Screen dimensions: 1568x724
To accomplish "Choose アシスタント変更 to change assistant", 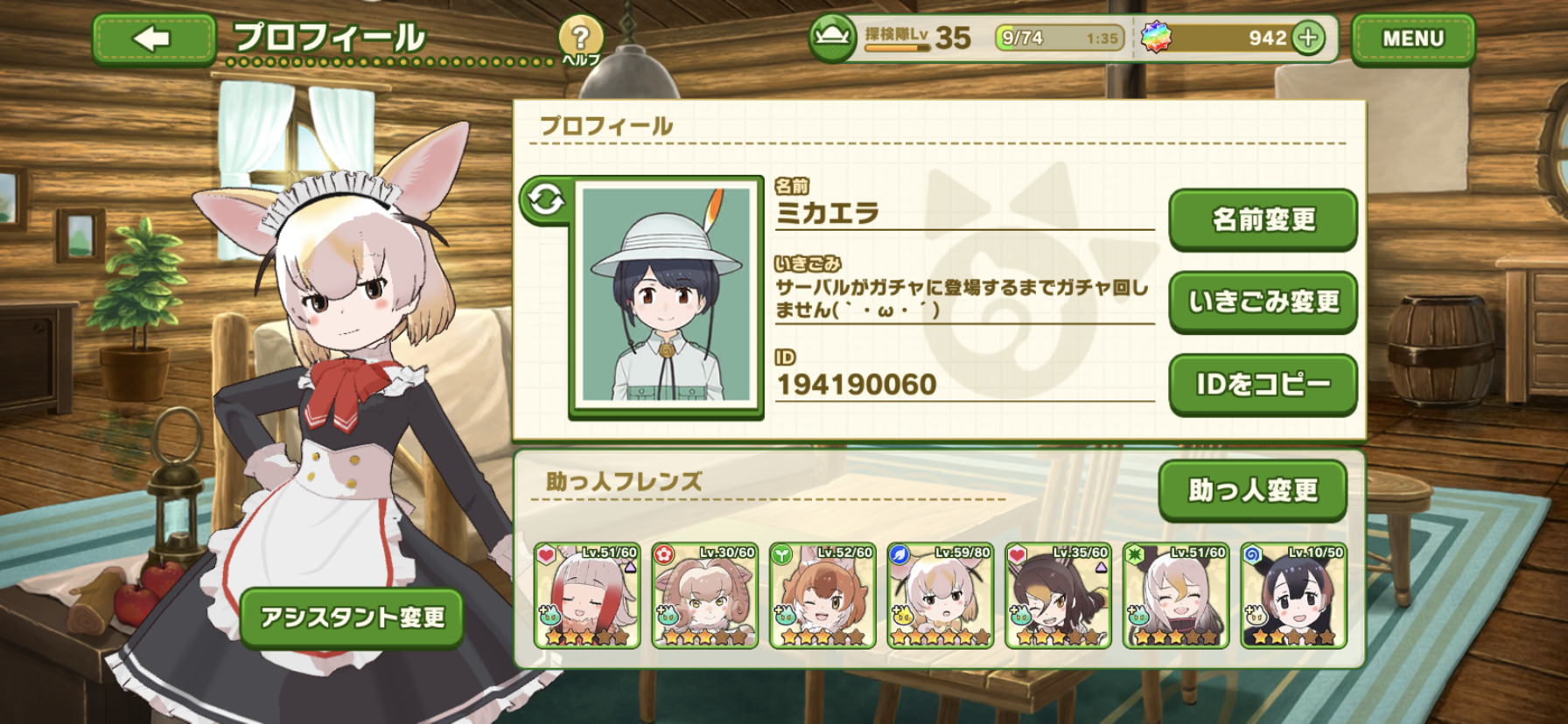I will pyautogui.click(x=352, y=617).
